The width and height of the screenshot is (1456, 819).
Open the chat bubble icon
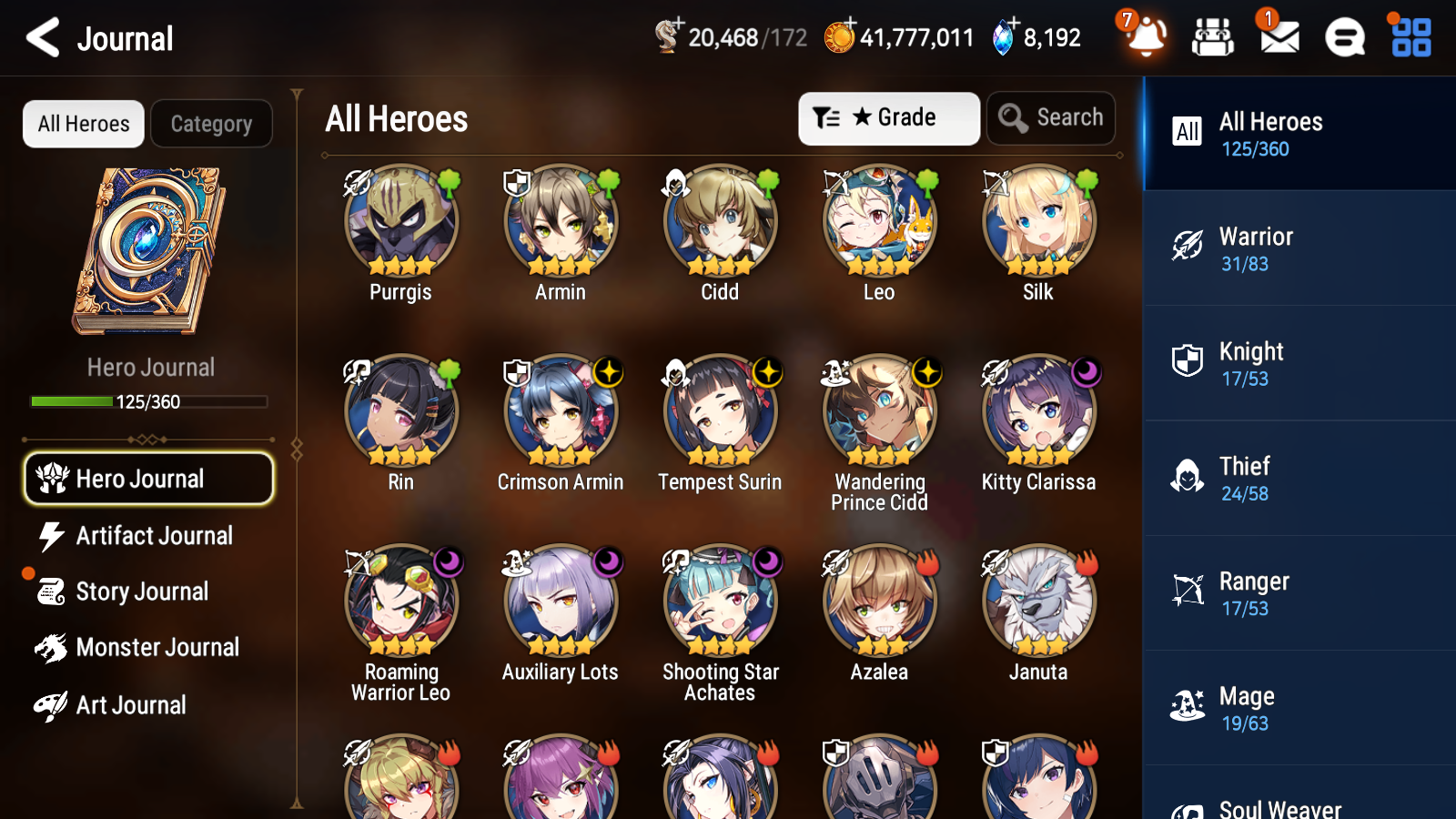pyautogui.click(x=1344, y=38)
